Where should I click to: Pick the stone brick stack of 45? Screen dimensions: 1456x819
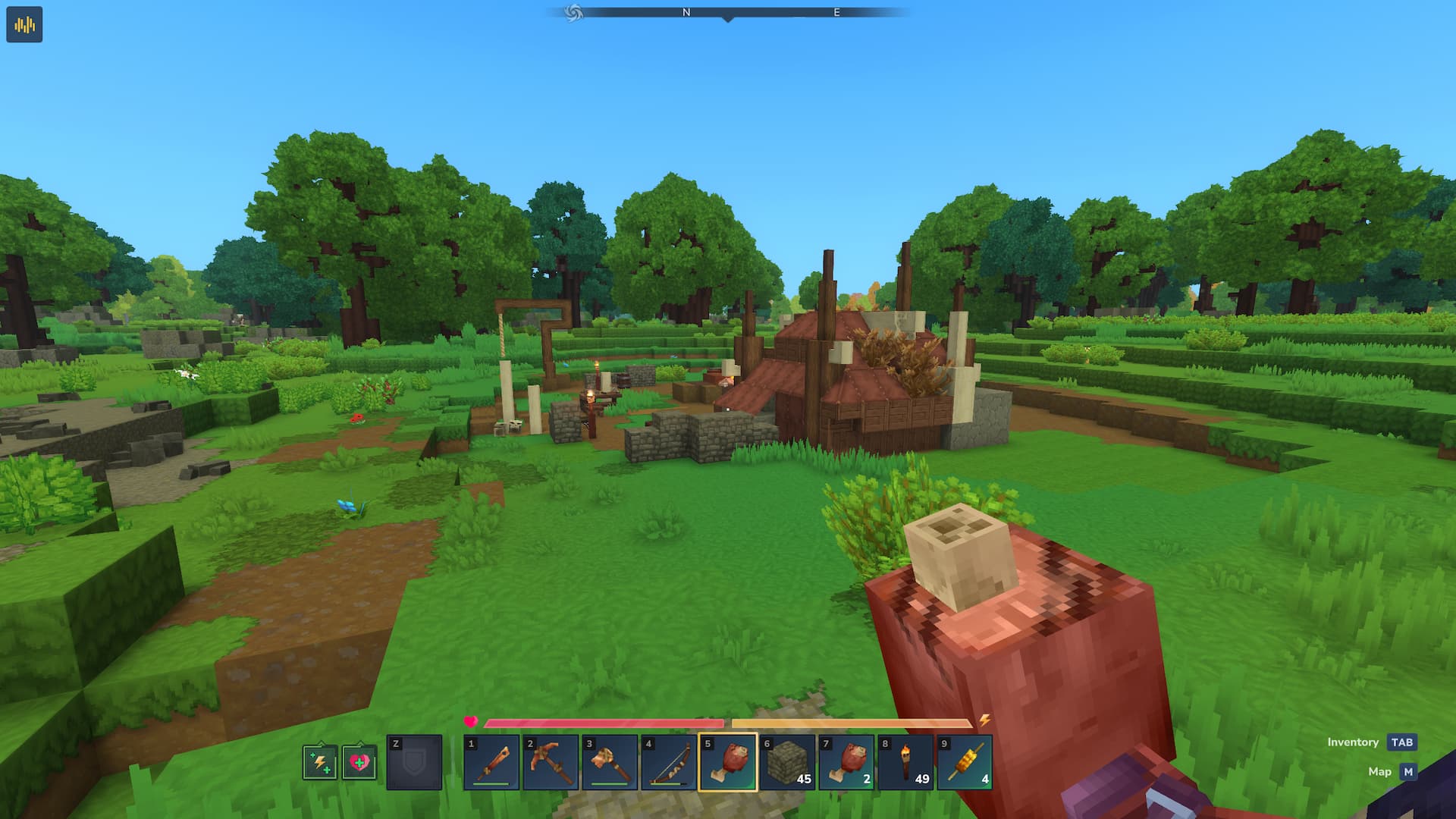[787, 762]
